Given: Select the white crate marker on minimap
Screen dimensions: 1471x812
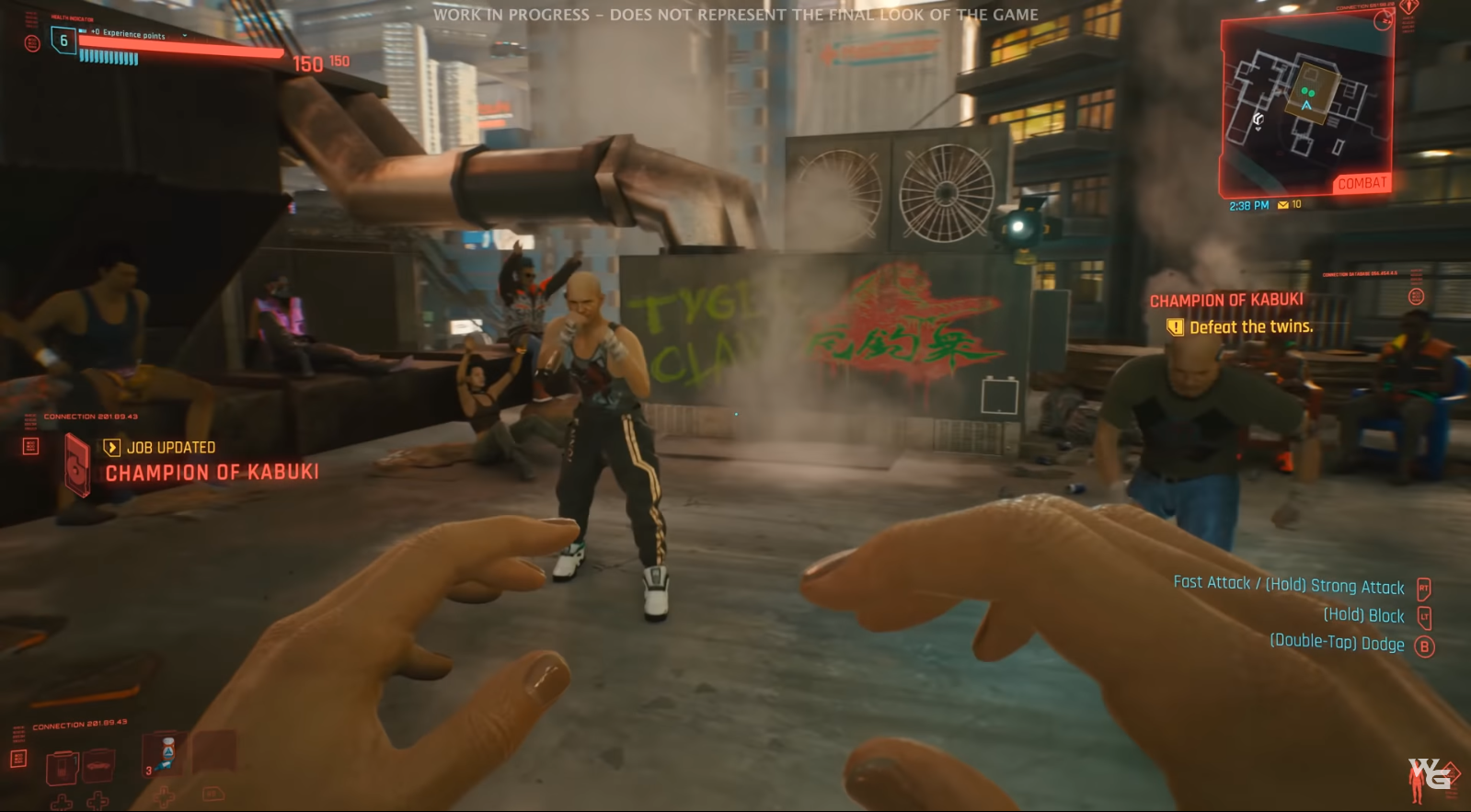Looking at the screenshot, I should click(1258, 120).
